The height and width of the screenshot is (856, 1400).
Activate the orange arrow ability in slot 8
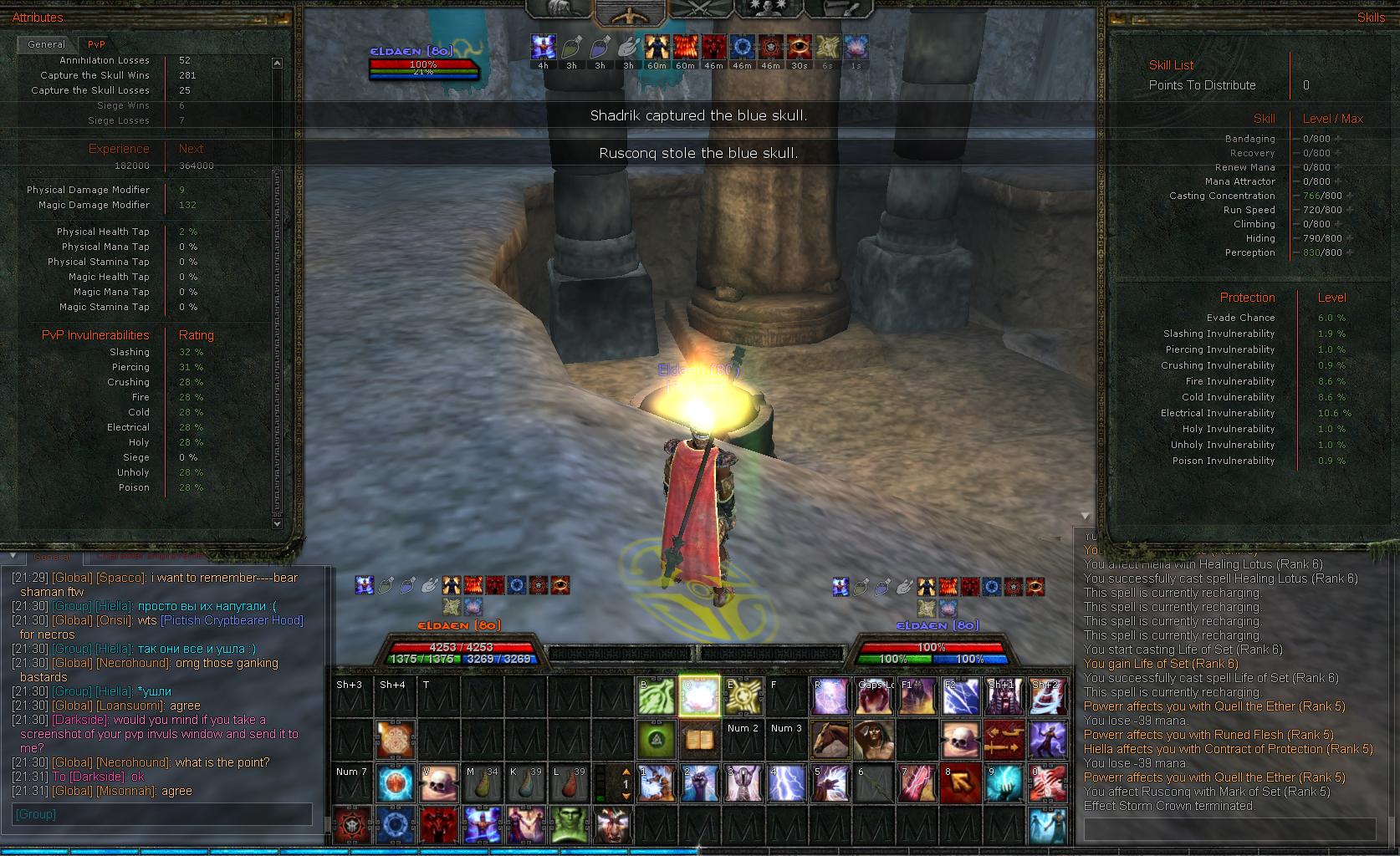[960, 783]
